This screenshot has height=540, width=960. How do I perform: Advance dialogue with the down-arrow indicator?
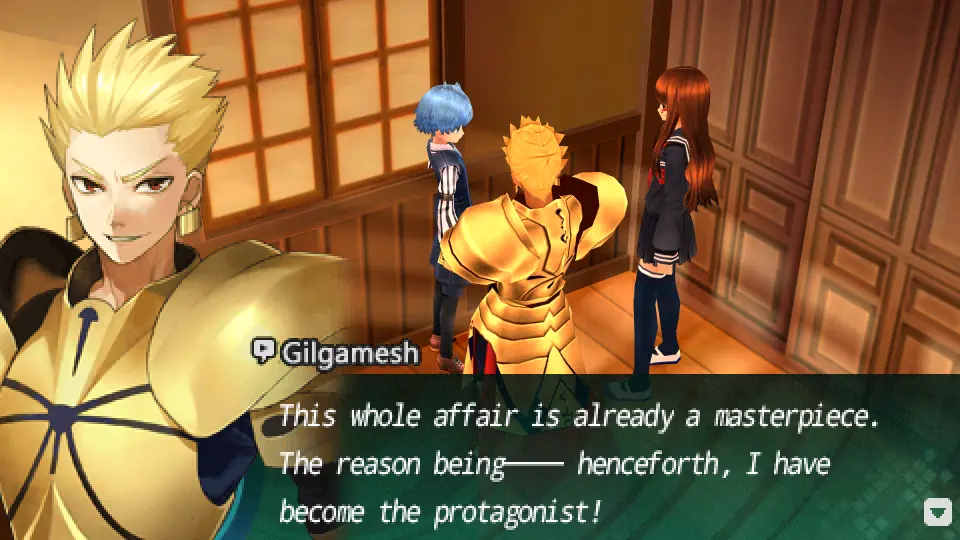click(937, 513)
